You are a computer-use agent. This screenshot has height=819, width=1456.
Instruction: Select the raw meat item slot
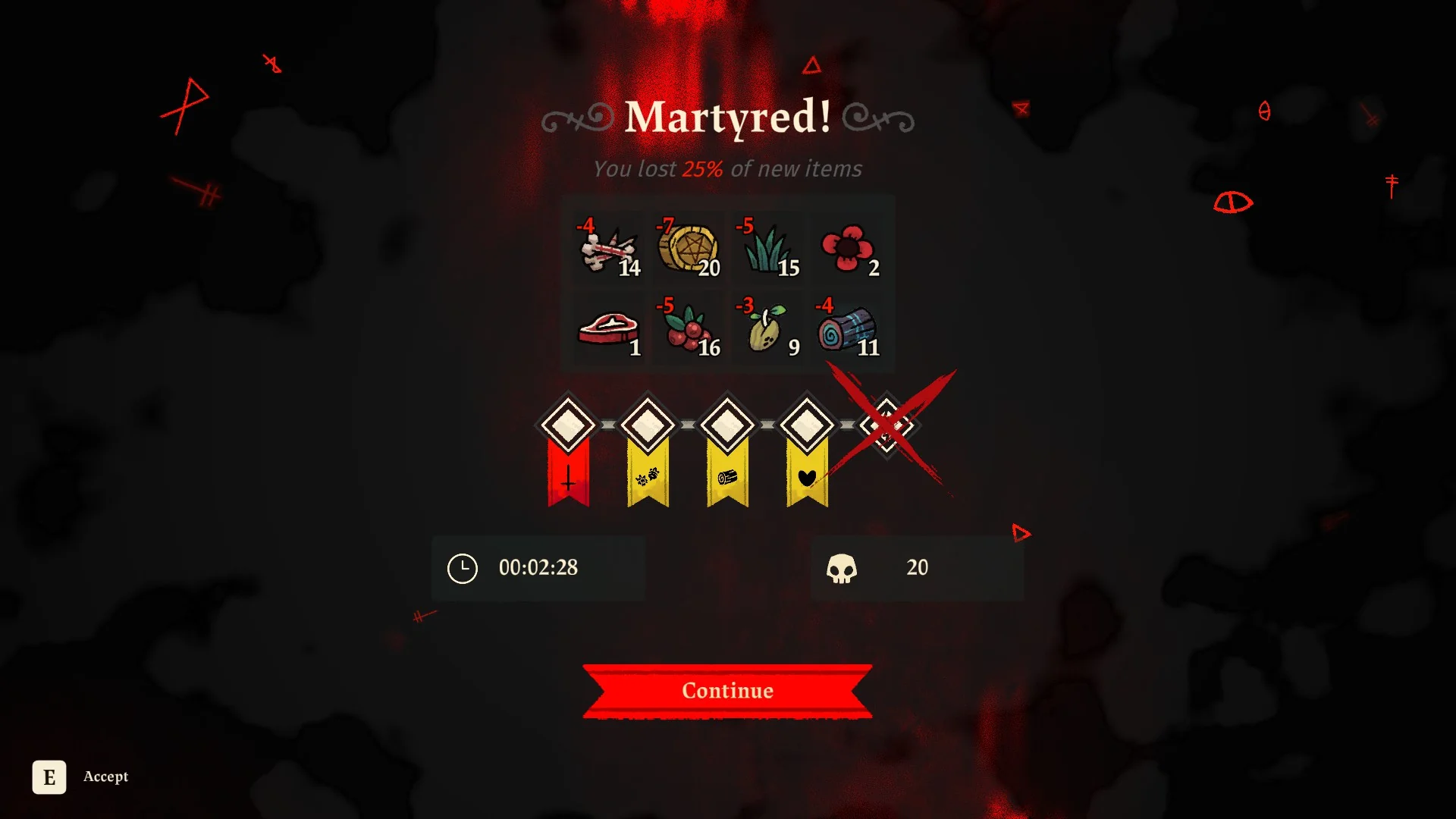point(609,329)
